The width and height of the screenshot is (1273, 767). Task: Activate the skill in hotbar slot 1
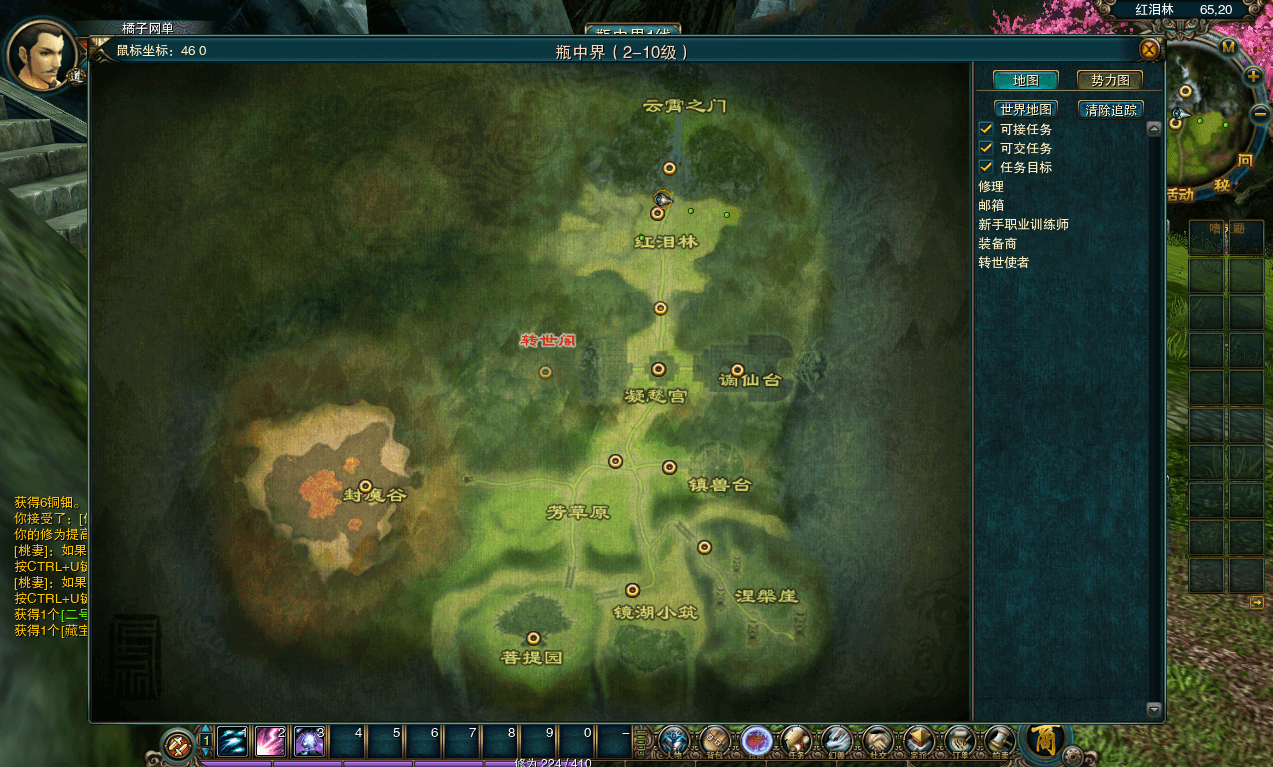(x=233, y=741)
